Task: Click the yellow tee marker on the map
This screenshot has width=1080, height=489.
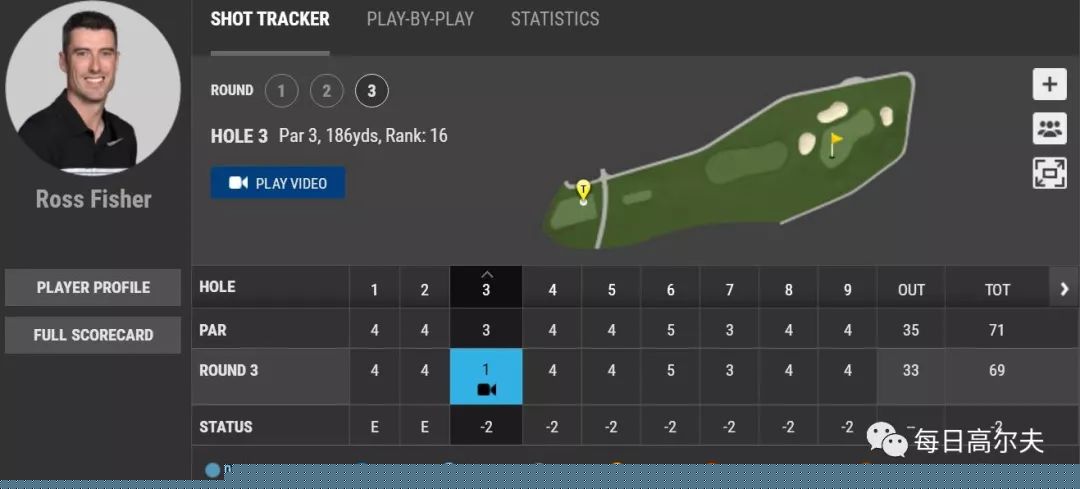Action: 584,187
